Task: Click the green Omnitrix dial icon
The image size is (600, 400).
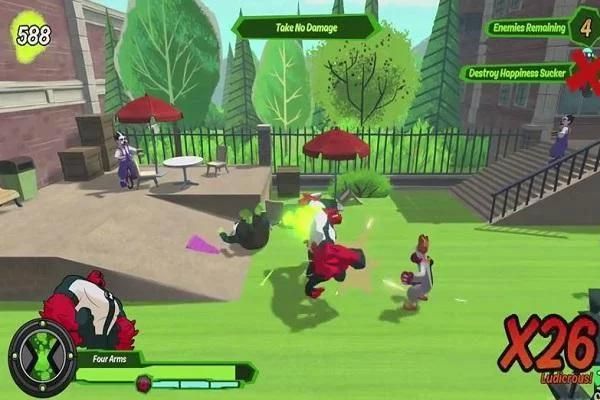Action: point(42,357)
